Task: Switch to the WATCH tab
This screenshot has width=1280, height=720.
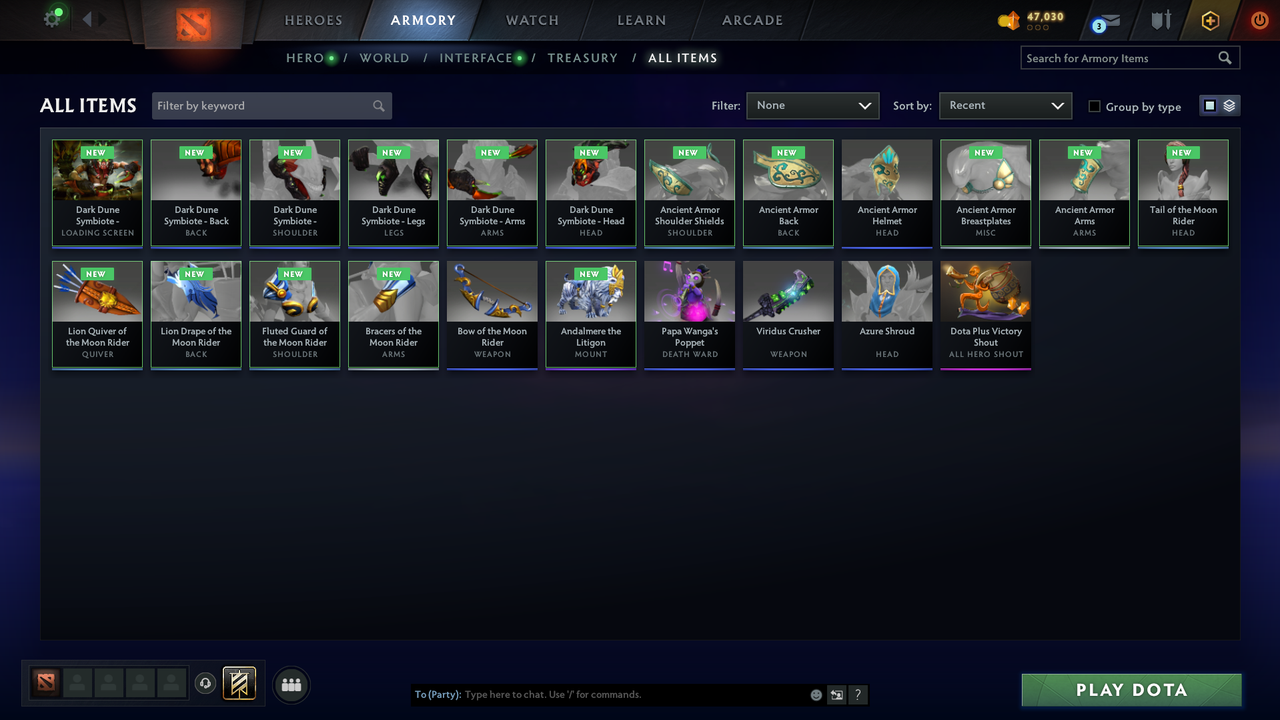Action: pos(531,20)
